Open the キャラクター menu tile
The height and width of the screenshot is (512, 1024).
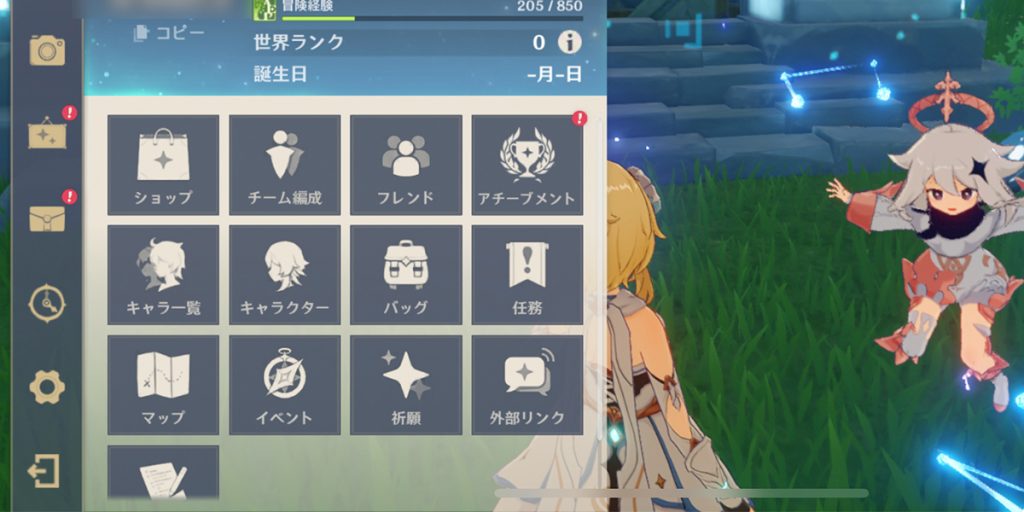(285, 275)
